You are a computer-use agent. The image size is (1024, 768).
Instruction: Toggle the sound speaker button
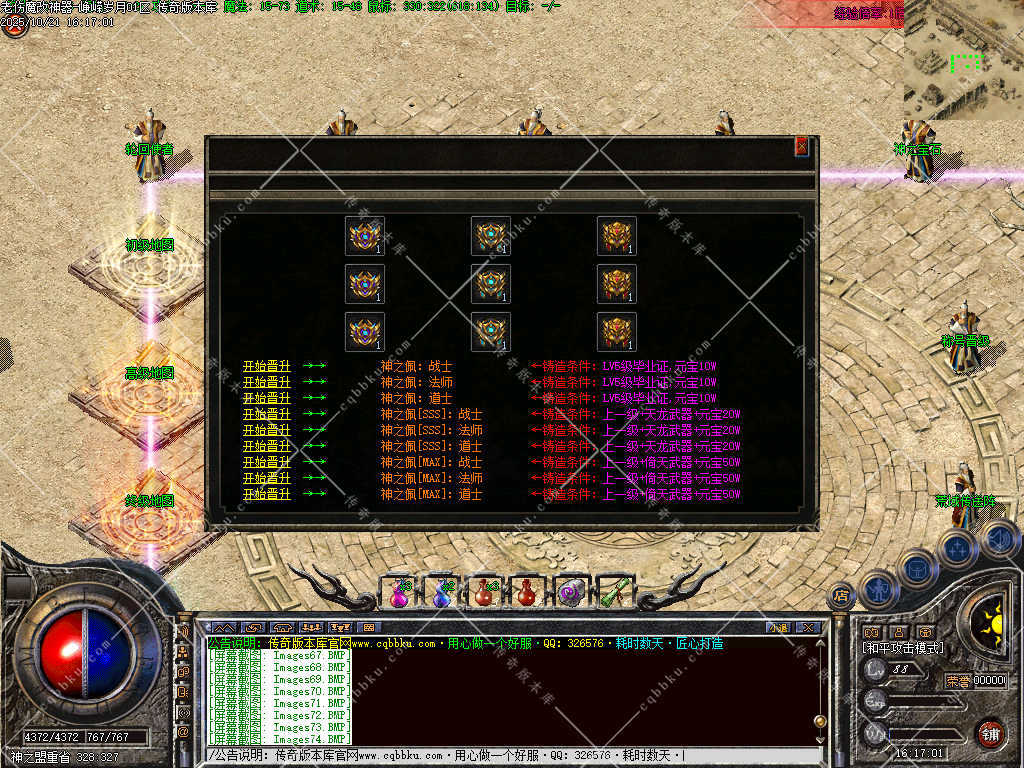coord(998,541)
